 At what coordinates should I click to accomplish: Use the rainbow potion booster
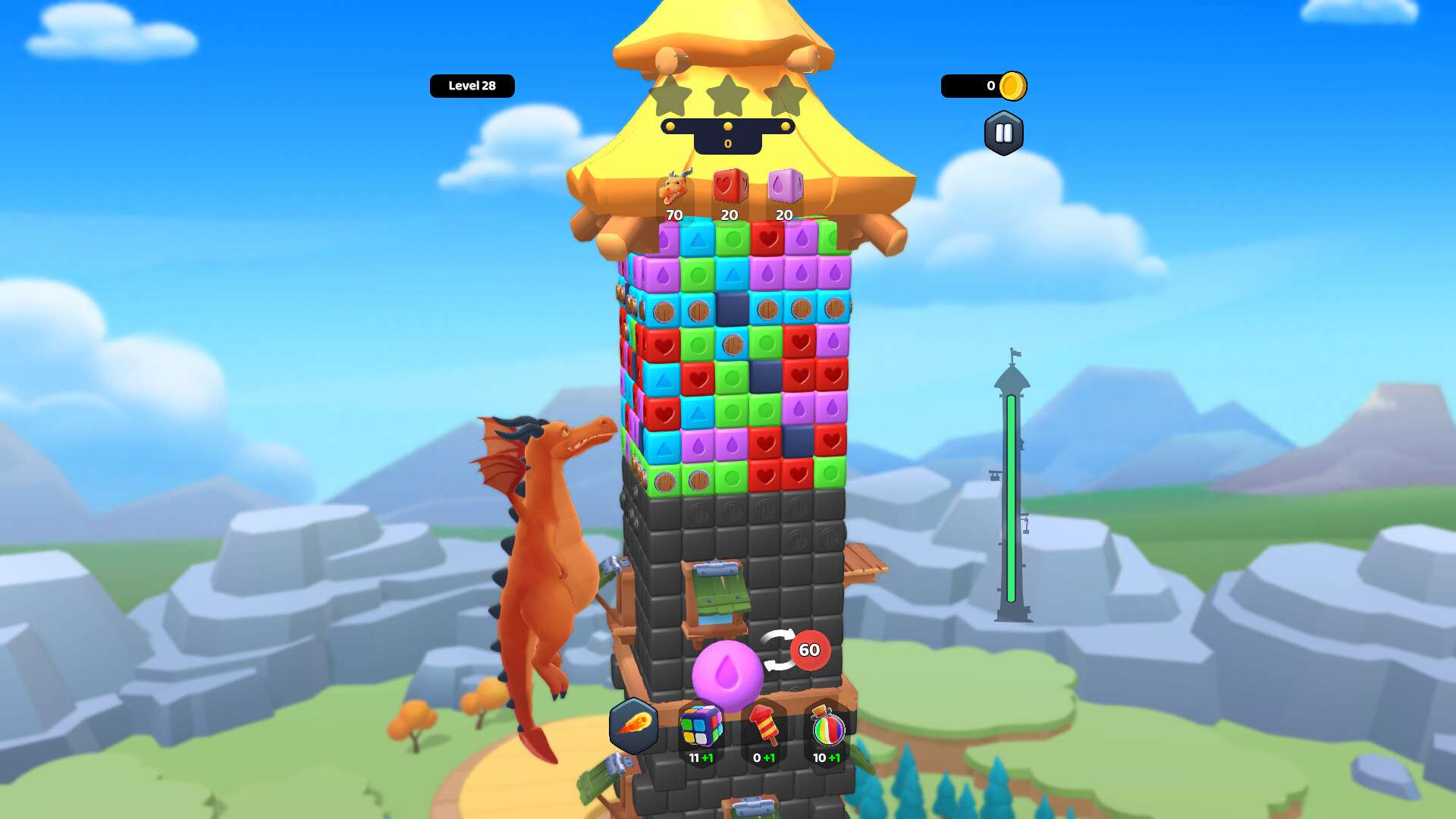(x=827, y=727)
